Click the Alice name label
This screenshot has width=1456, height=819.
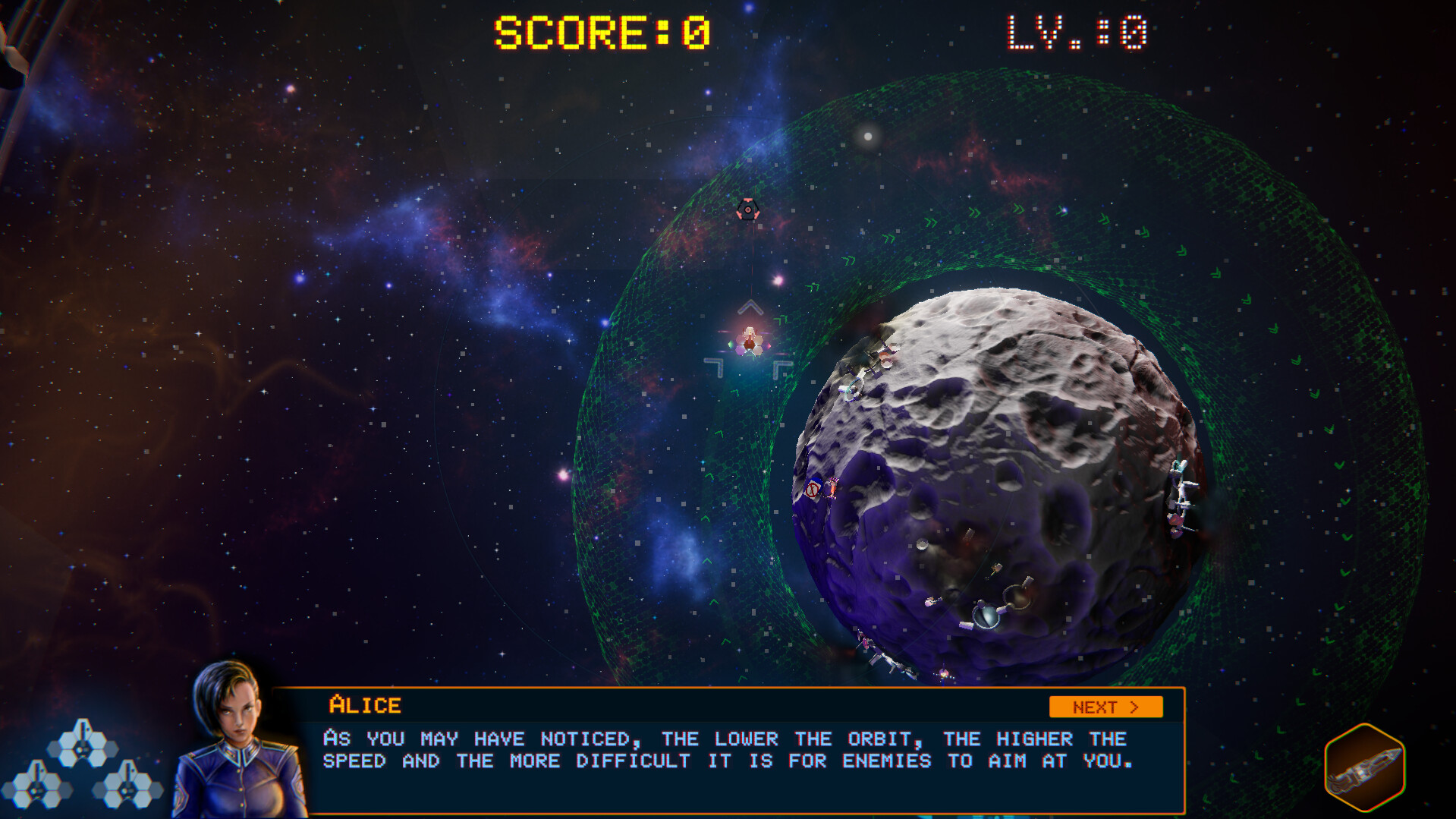364,705
